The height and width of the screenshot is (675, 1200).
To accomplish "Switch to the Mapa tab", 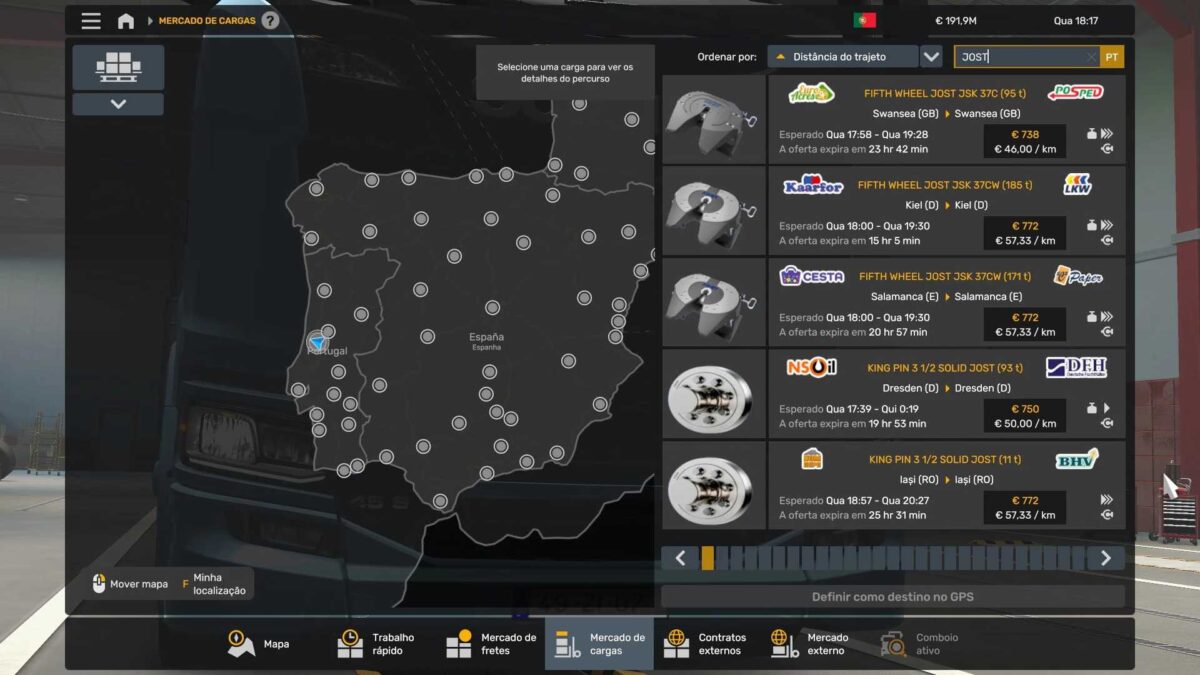I will pos(260,644).
